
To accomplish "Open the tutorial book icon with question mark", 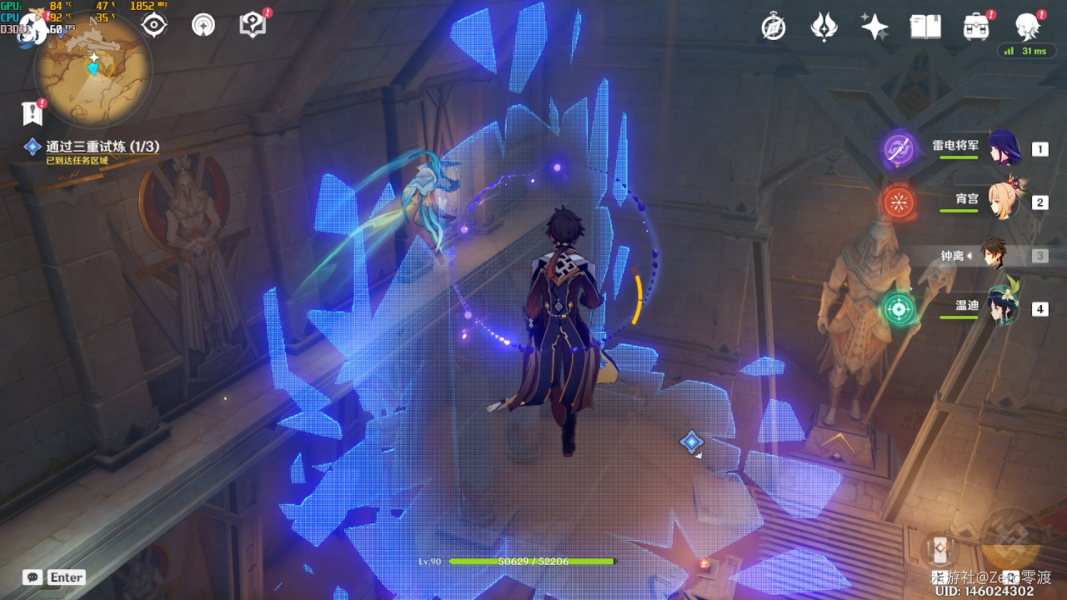I will [253, 25].
